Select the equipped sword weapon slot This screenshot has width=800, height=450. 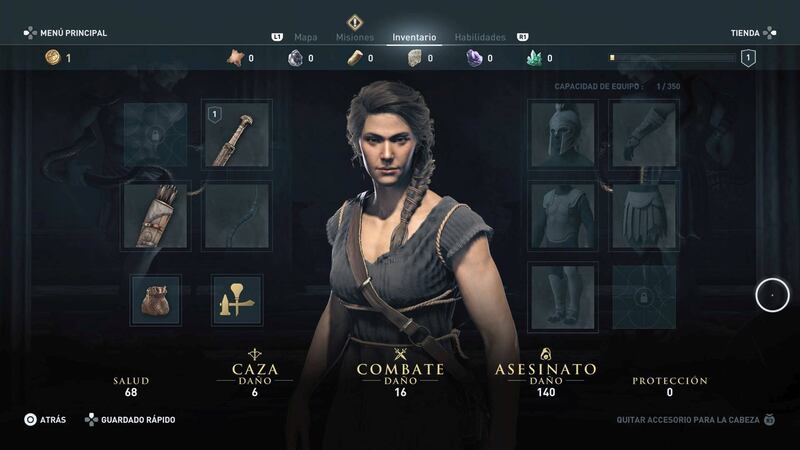coord(237,134)
